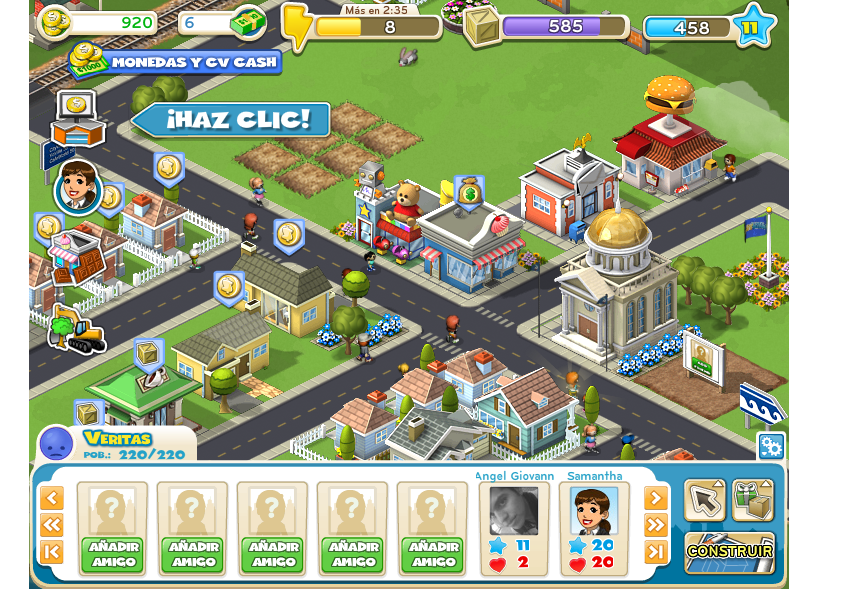Jump to last friend in list

pos(655,552)
